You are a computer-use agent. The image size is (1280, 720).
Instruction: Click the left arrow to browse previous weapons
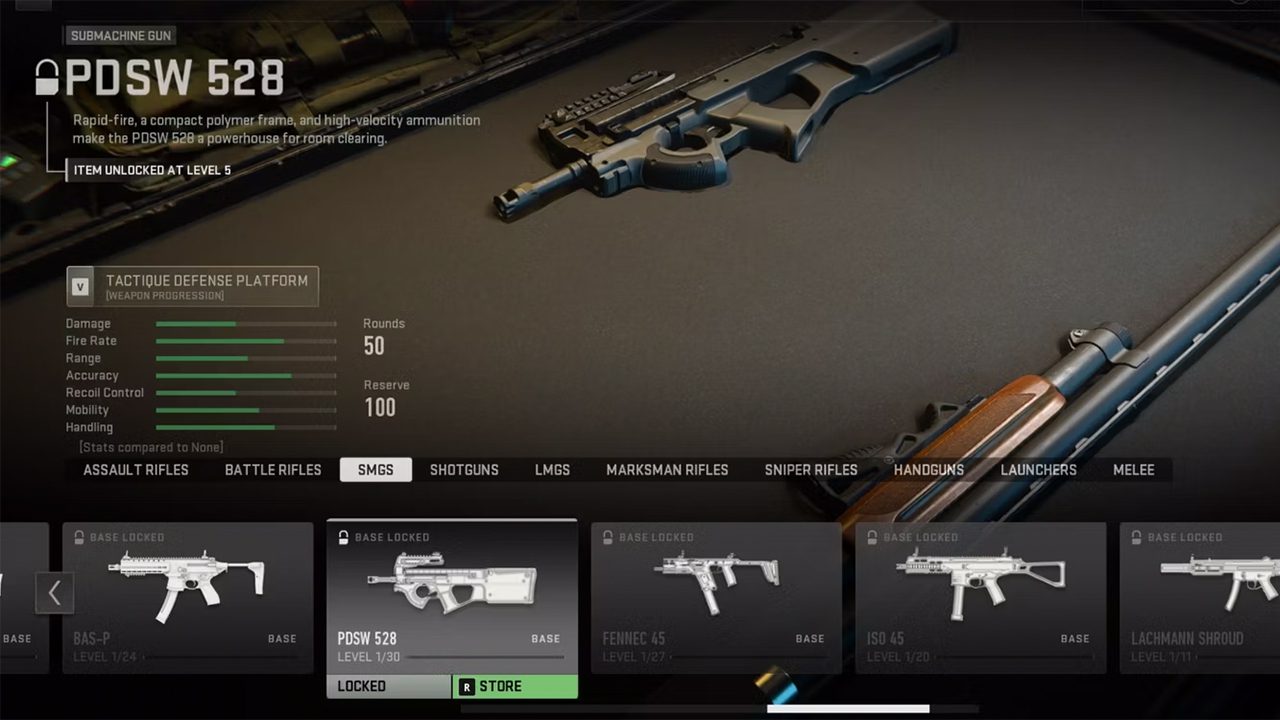(x=54, y=593)
